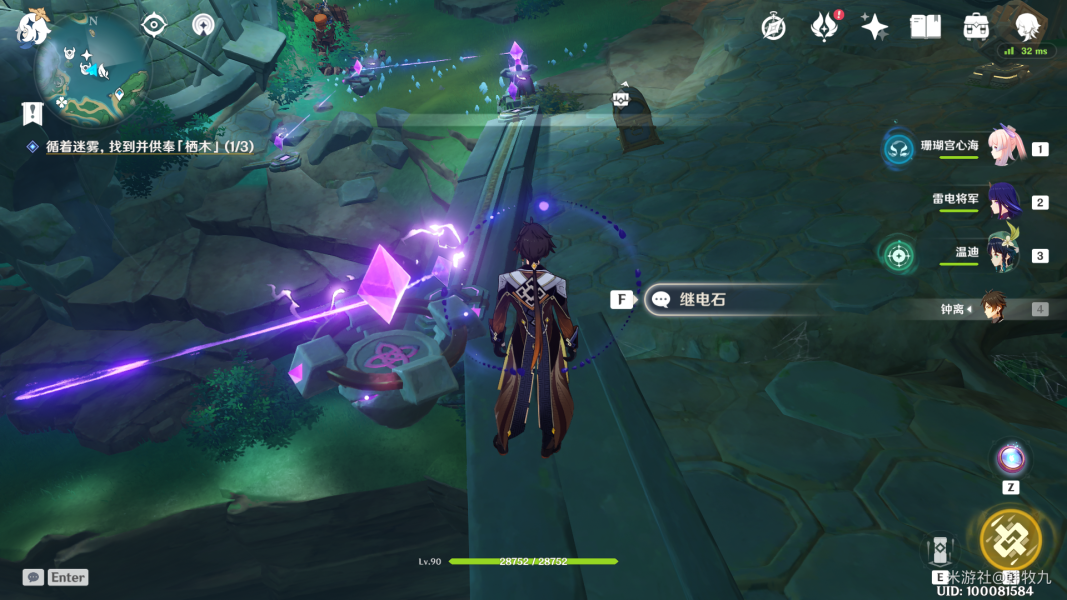Click the eye-shaped icon beside the minimap
1067x600 pixels.
click(153, 25)
